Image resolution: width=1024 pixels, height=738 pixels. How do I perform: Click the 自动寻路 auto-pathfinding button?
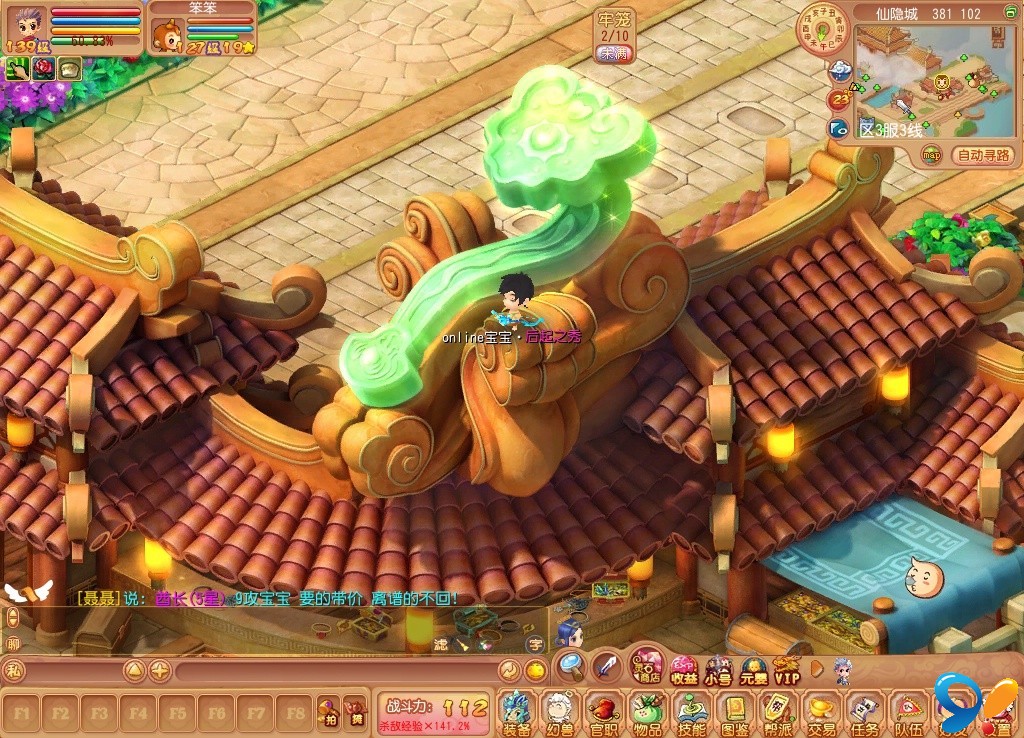pyautogui.click(x=985, y=155)
